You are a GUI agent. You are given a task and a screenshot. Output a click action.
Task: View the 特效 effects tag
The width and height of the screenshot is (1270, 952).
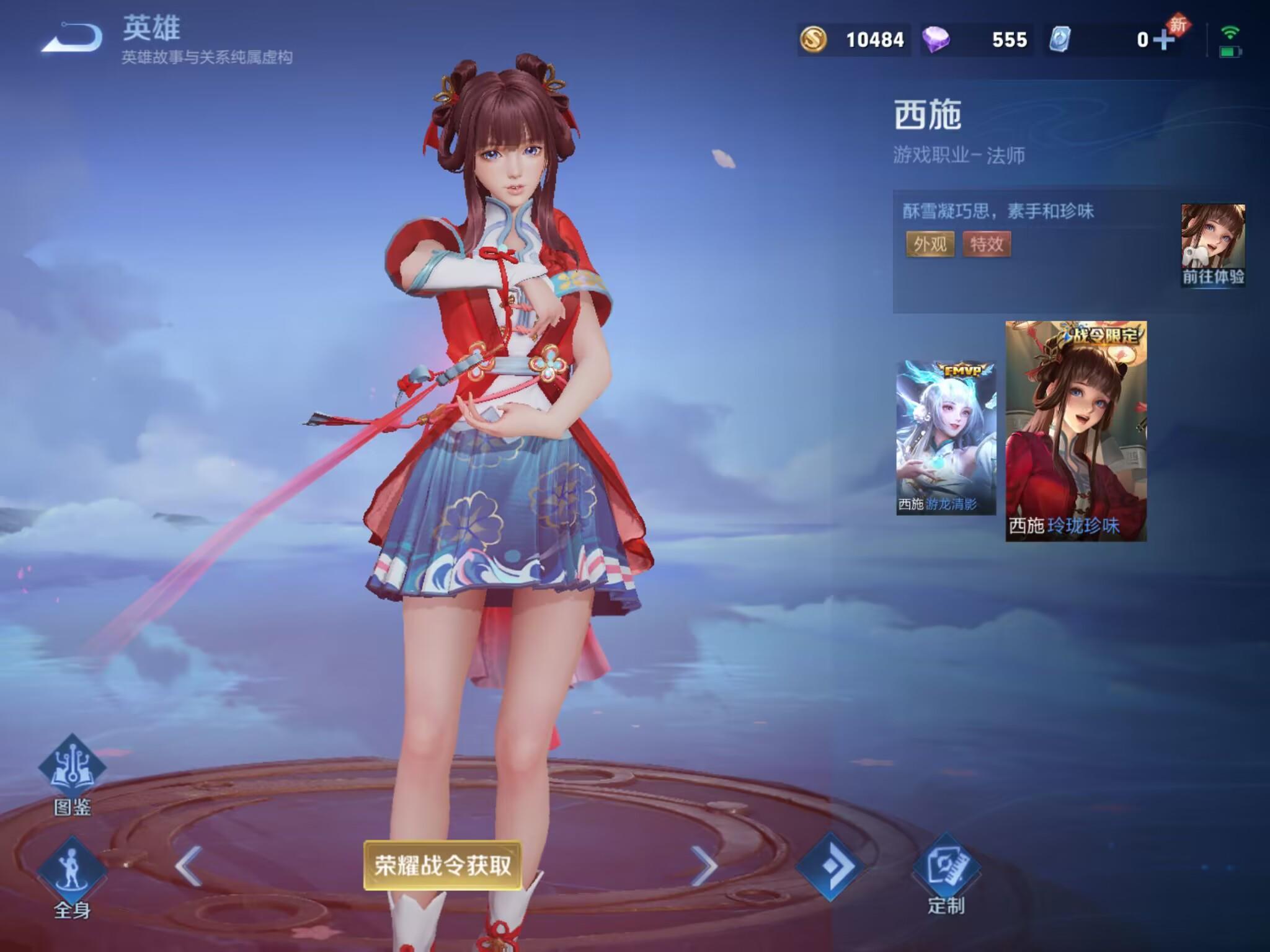[x=987, y=244]
